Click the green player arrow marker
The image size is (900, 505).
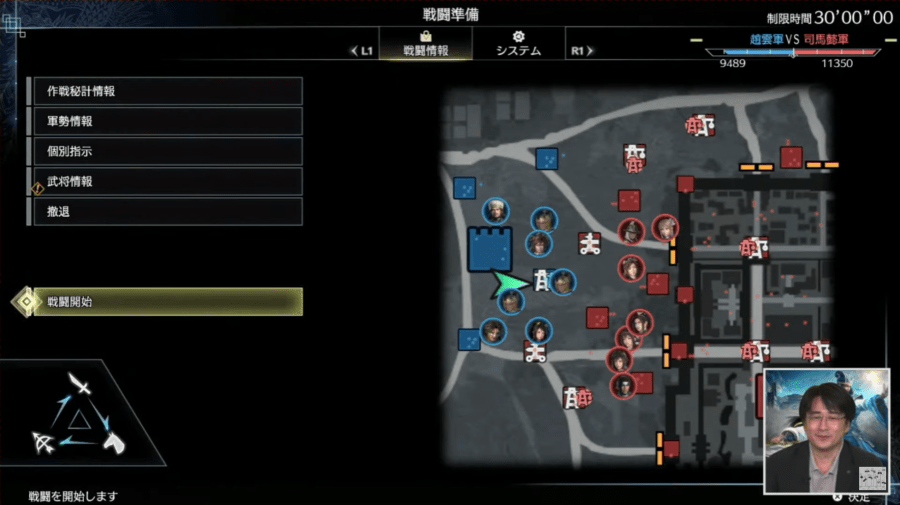pyautogui.click(x=510, y=286)
